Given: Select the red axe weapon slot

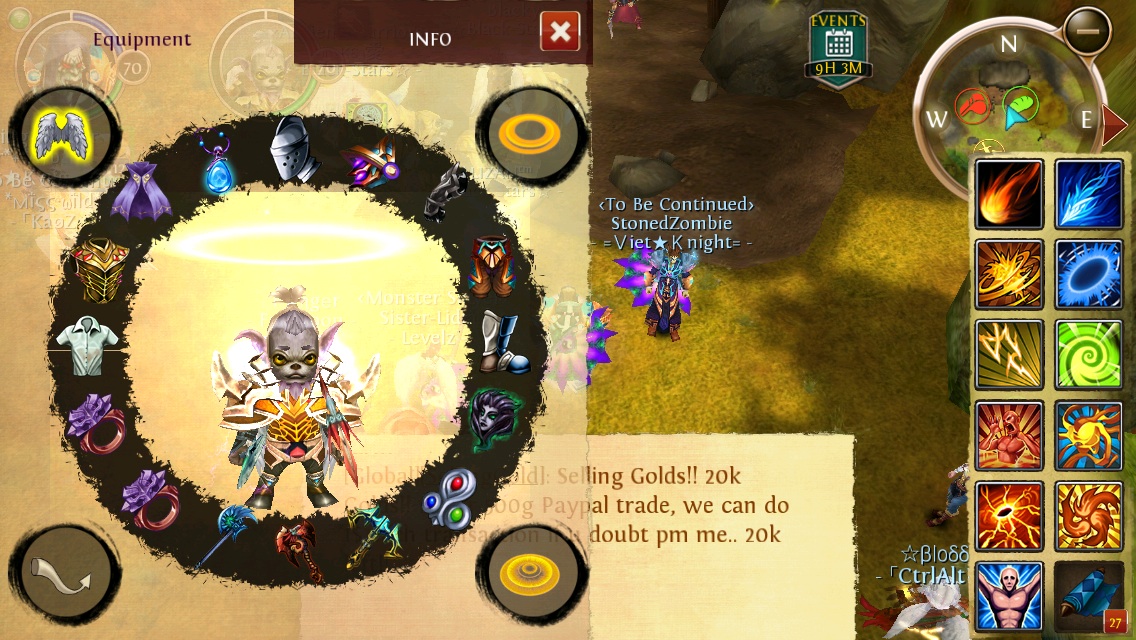Looking at the screenshot, I should click(x=297, y=547).
